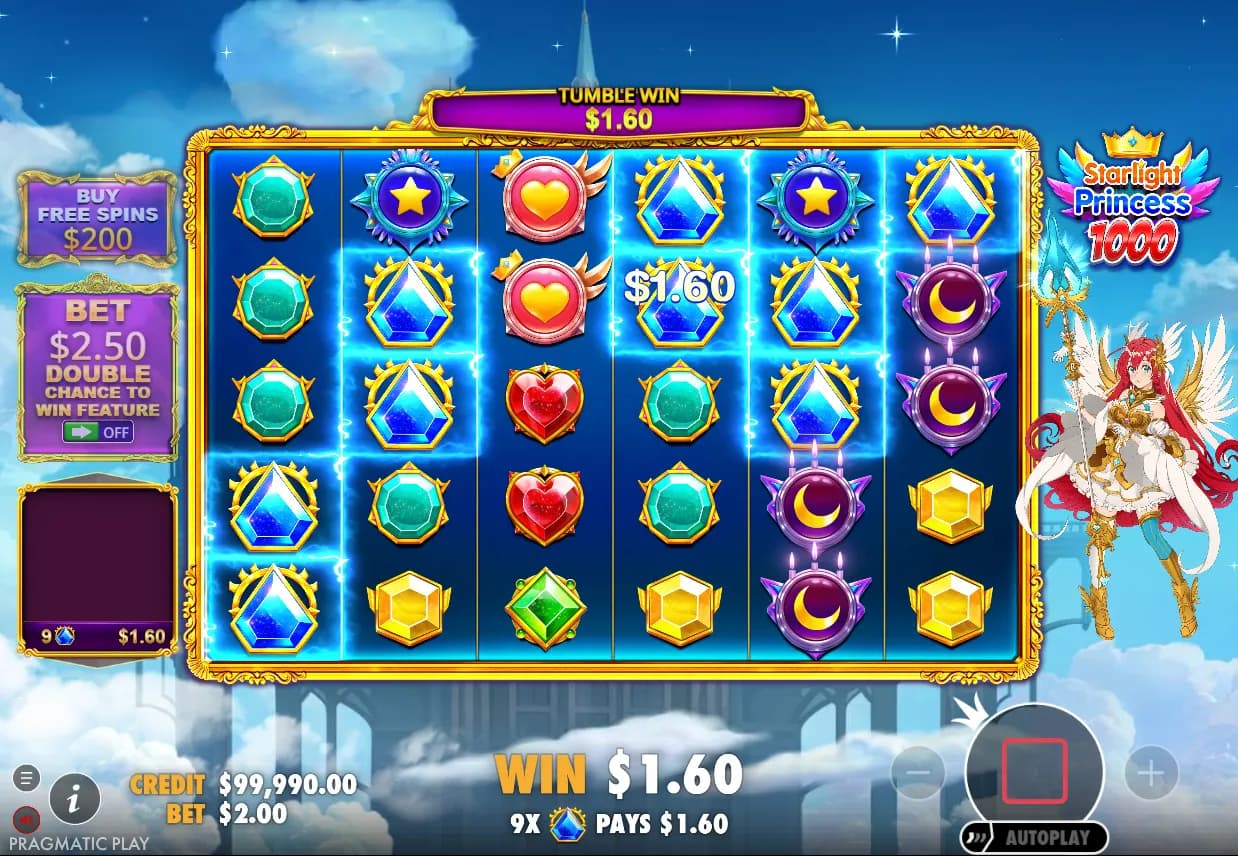Open the game information page
This screenshot has width=1238, height=856.
(x=75, y=797)
